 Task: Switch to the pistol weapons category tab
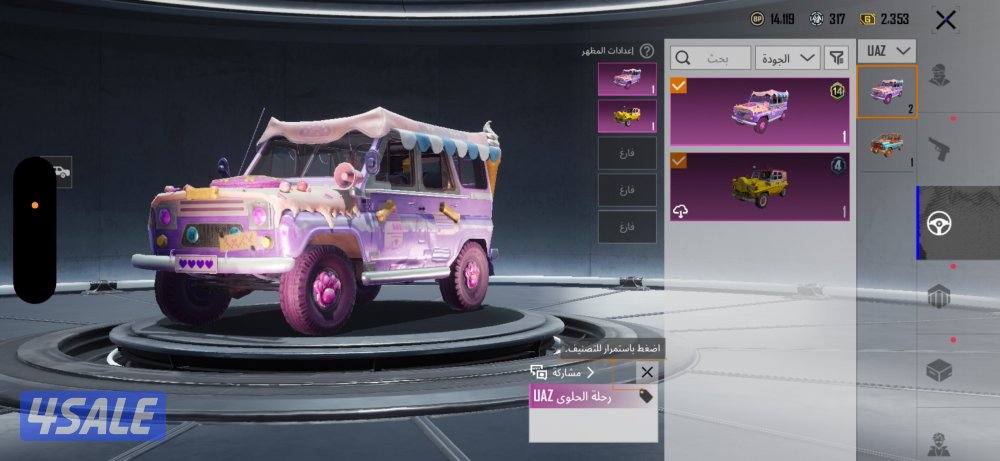pyautogui.click(x=938, y=150)
